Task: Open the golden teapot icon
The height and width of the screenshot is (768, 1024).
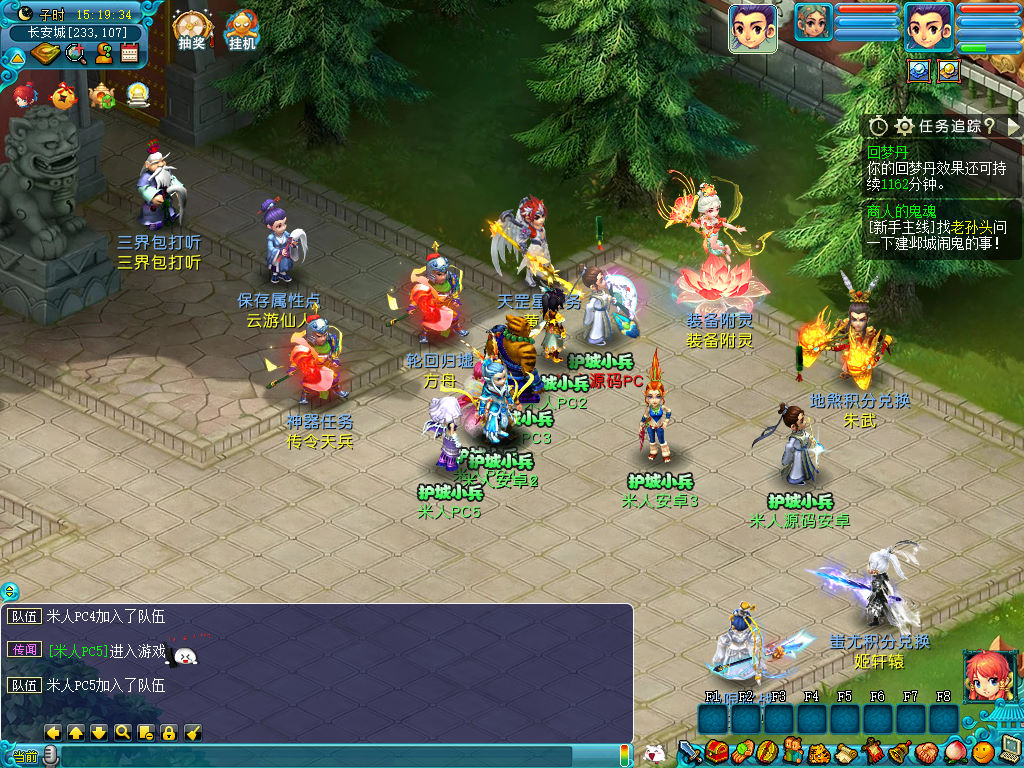Action: (102, 95)
